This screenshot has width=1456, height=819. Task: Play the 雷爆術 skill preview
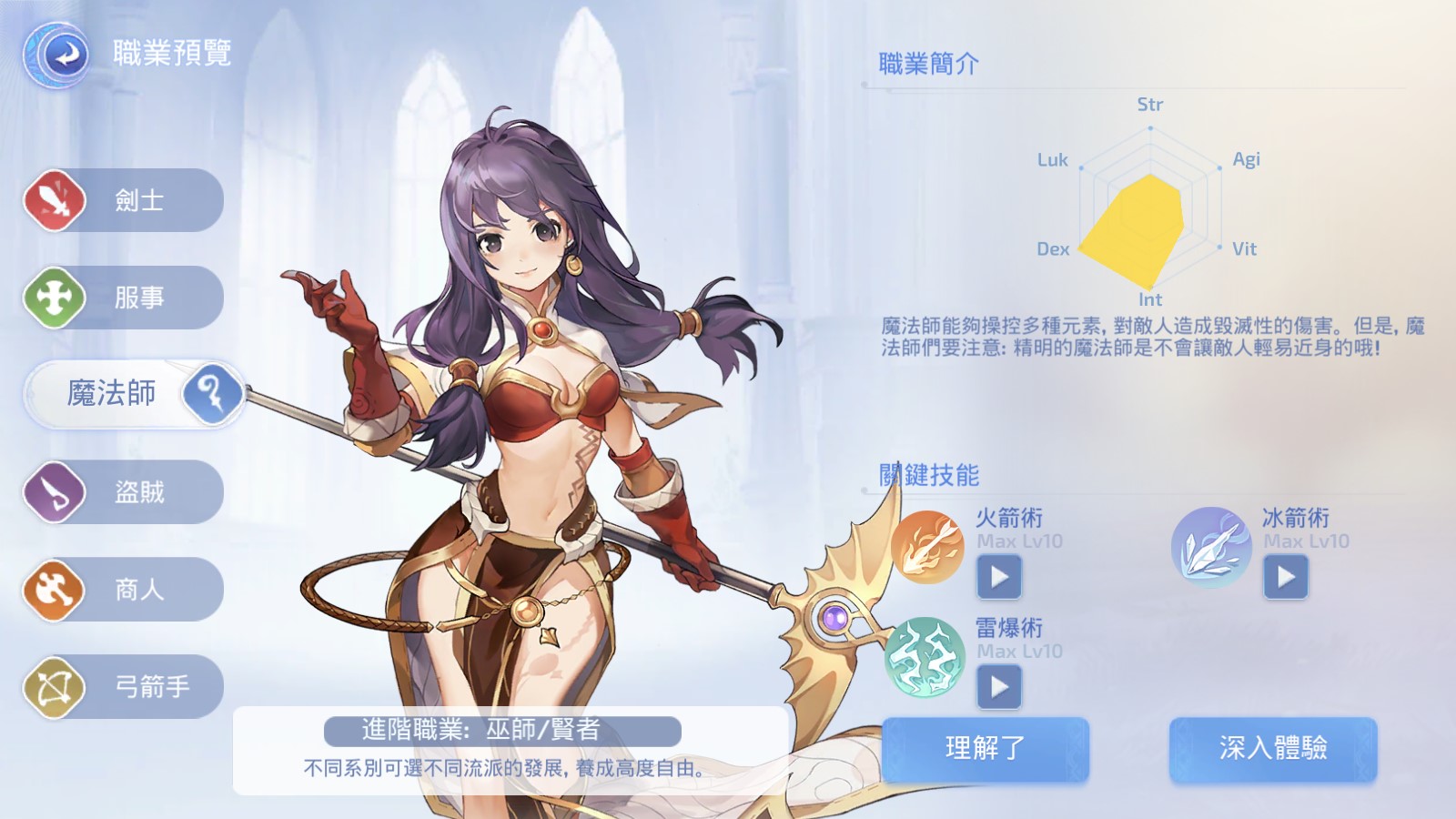pyautogui.click(x=998, y=687)
